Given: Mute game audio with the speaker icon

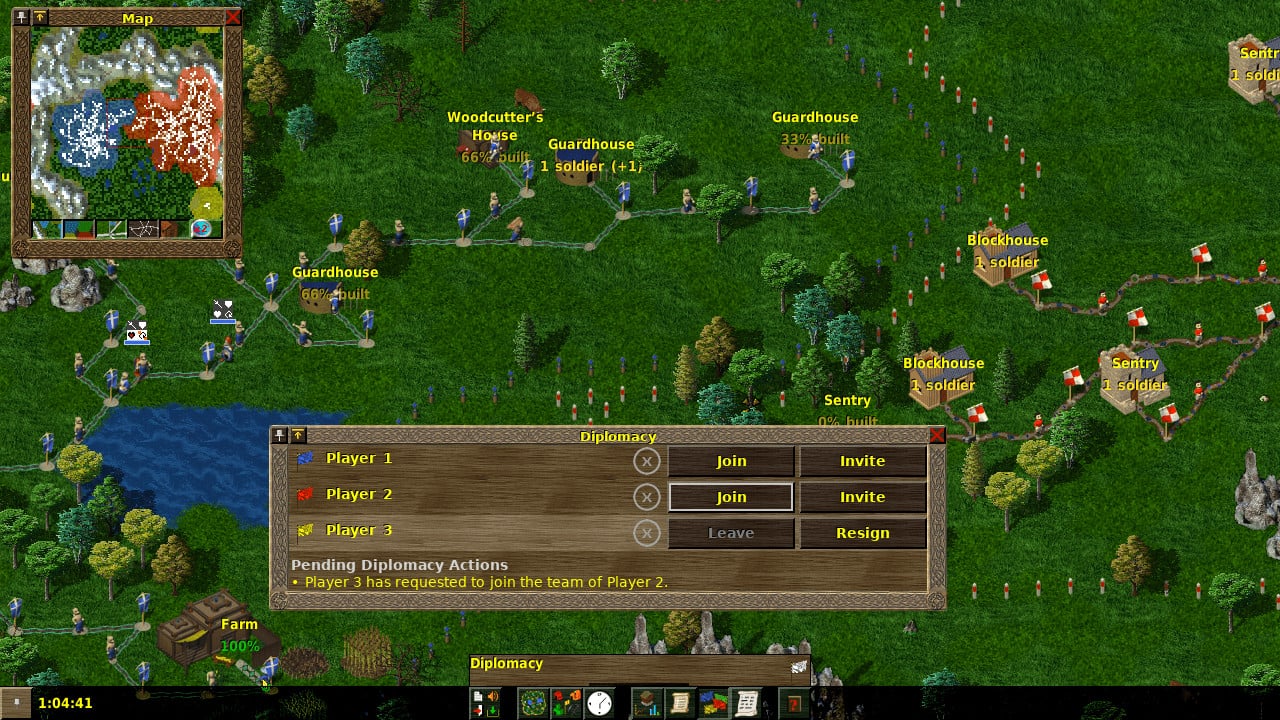Looking at the screenshot, I should [x=490, y=695].
